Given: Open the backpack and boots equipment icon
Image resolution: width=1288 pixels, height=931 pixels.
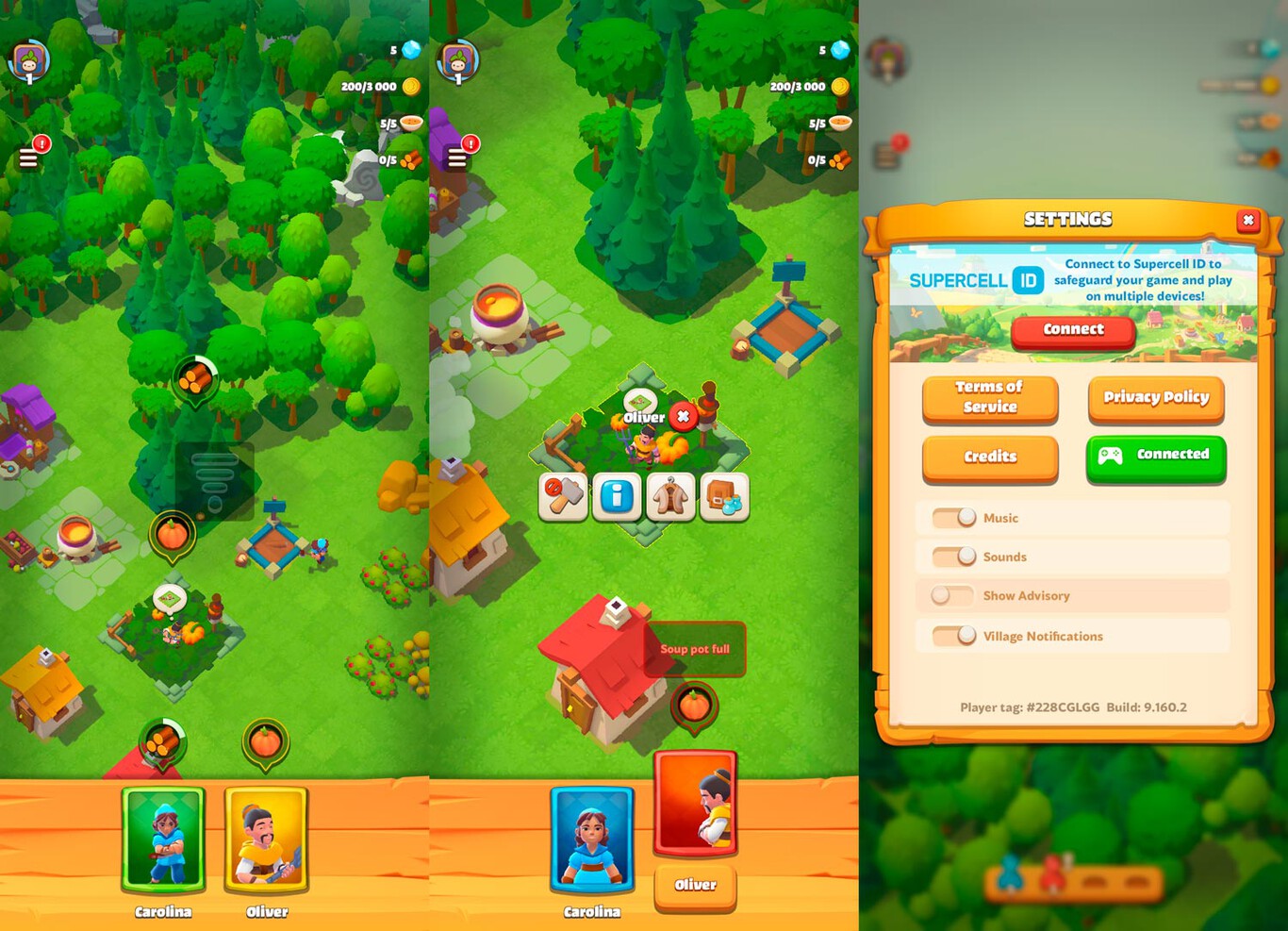Looking at the screenshot, I should (723, 497).
